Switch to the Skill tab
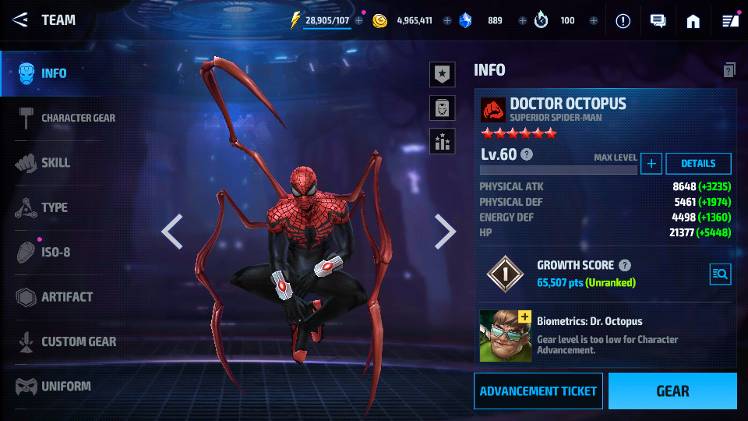748x421 pixels. (55, 163)
